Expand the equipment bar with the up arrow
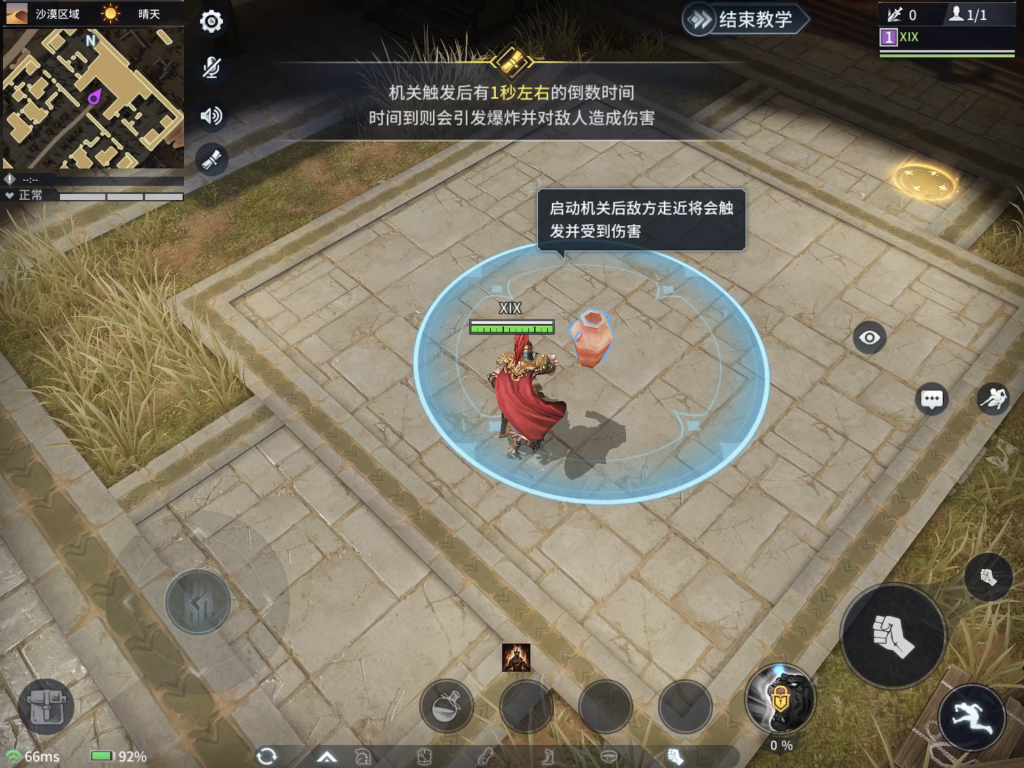 click(326, 756)
